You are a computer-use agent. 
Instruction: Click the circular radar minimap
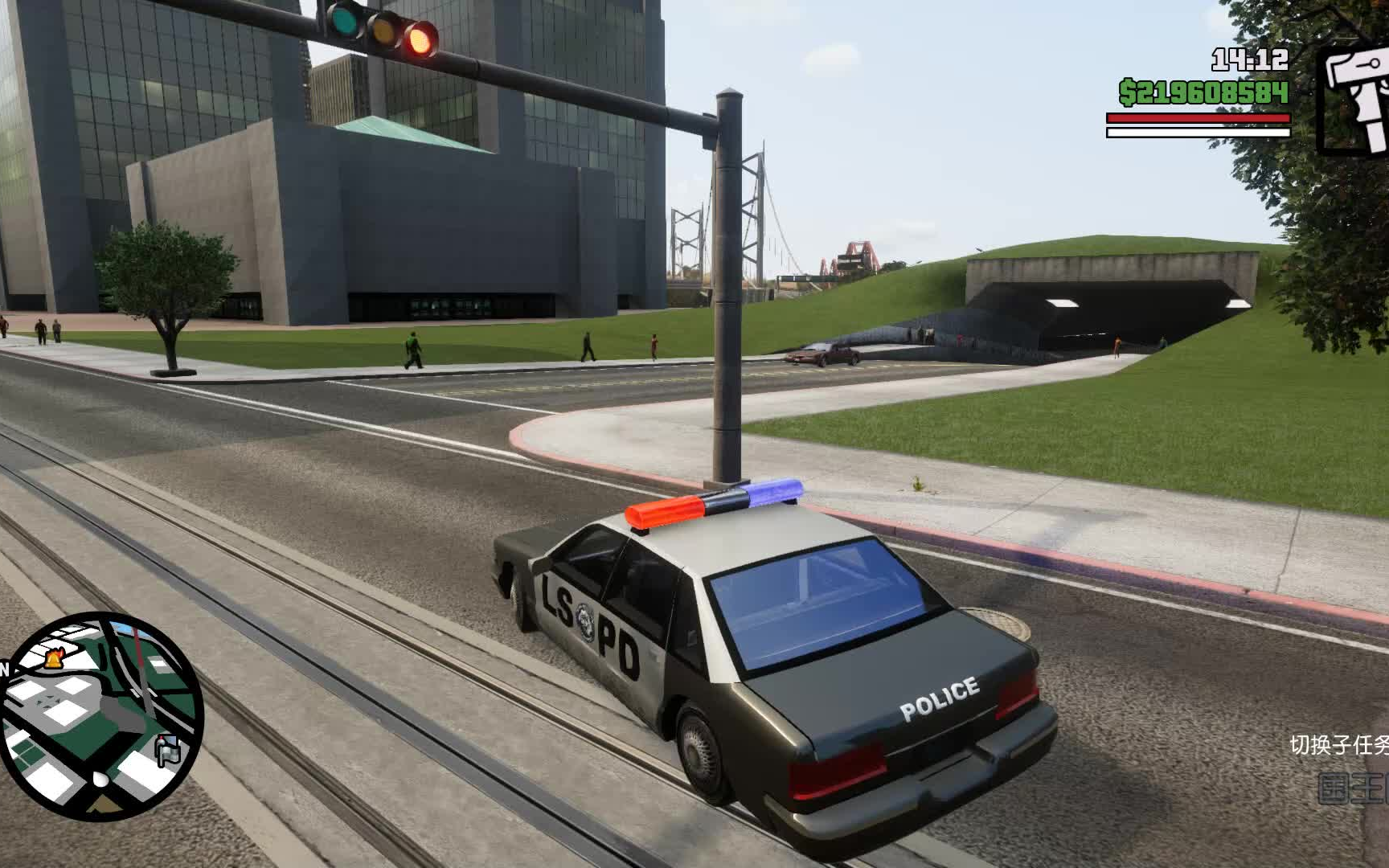pos(100,716)
